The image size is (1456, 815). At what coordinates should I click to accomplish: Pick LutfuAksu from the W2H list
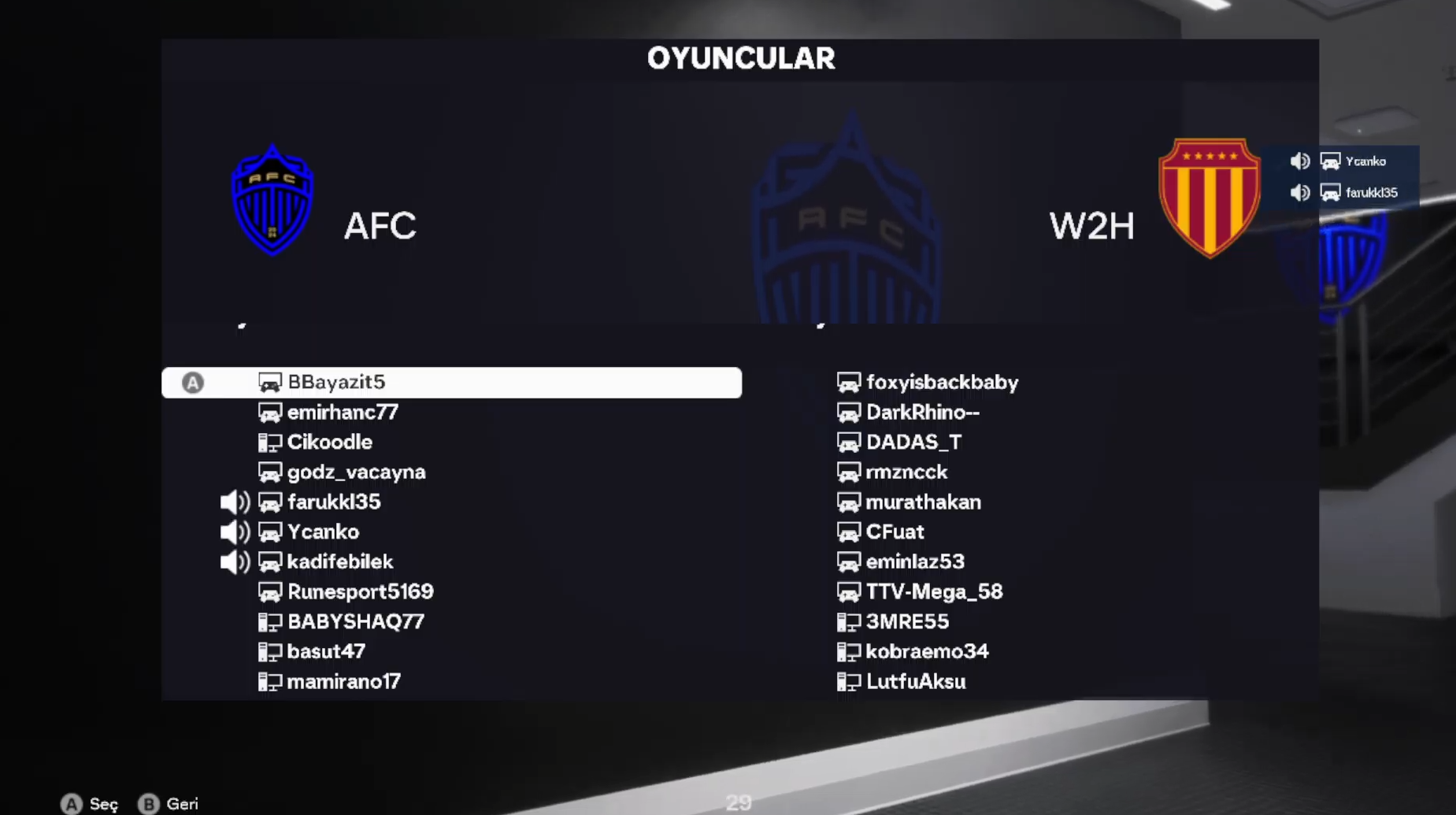point(916,682)
